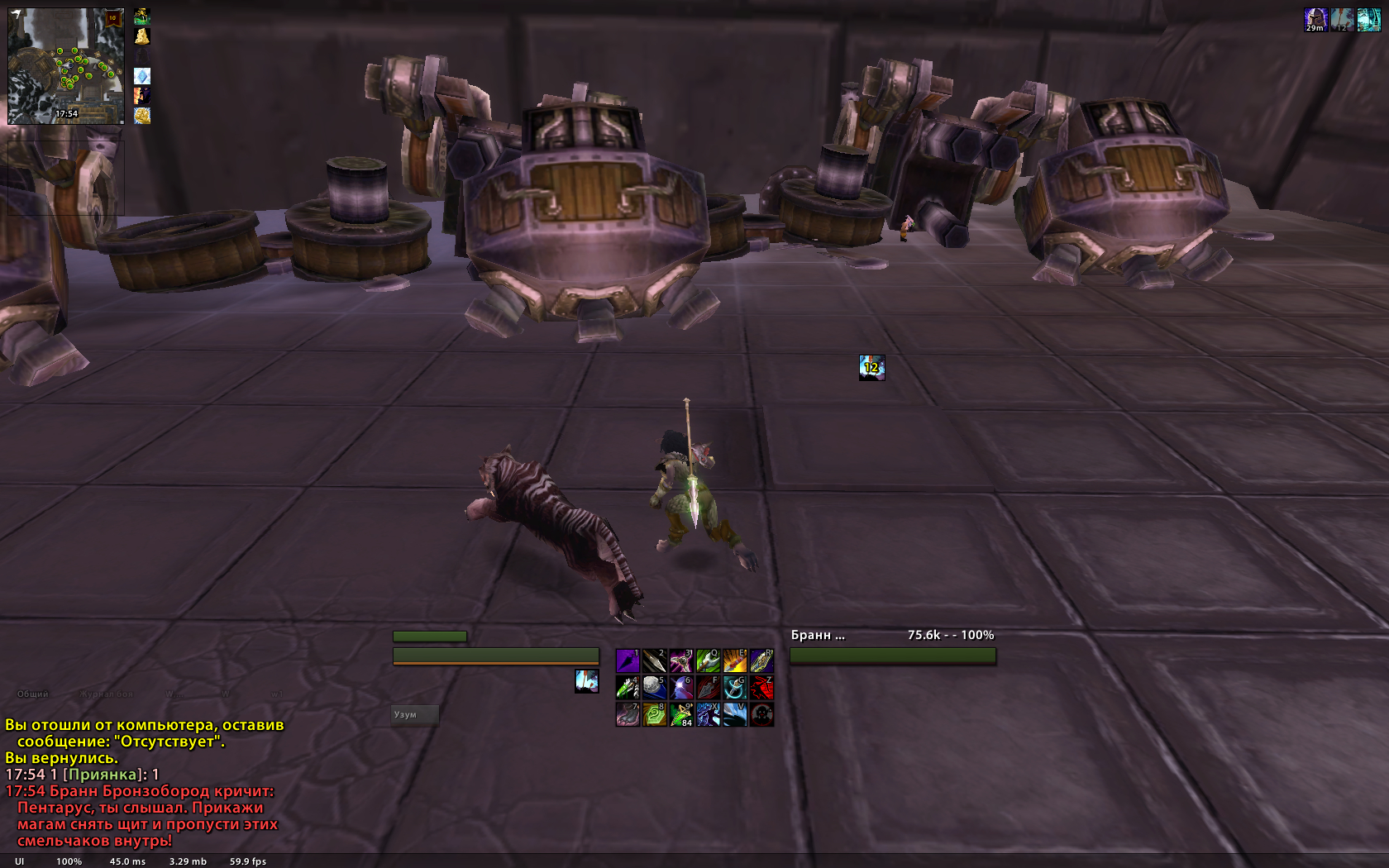This screenshot has height=868, width=1389.
Task: Use the green spiral gem on key 8
Action: pos(654,714)
